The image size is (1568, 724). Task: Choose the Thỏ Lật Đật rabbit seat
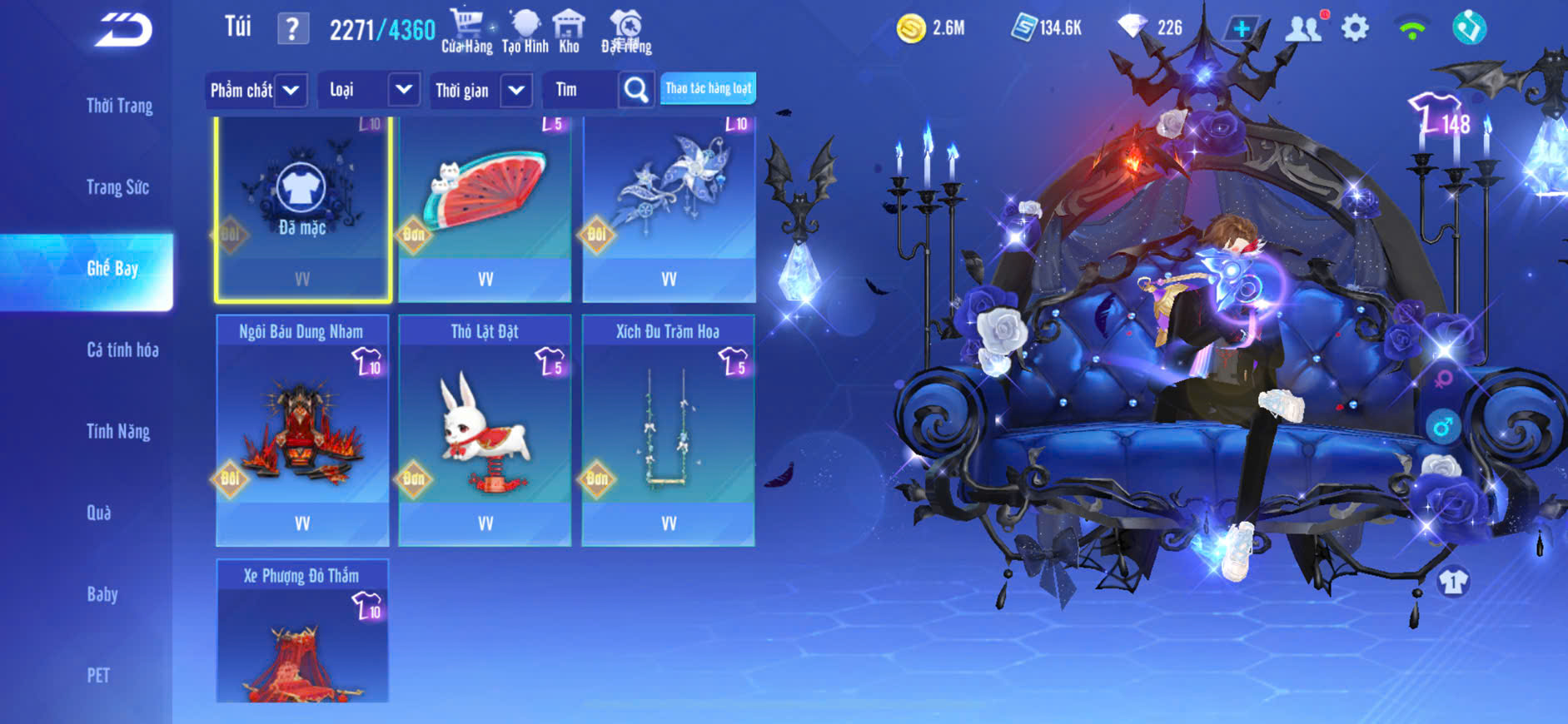tap(485, 430)
